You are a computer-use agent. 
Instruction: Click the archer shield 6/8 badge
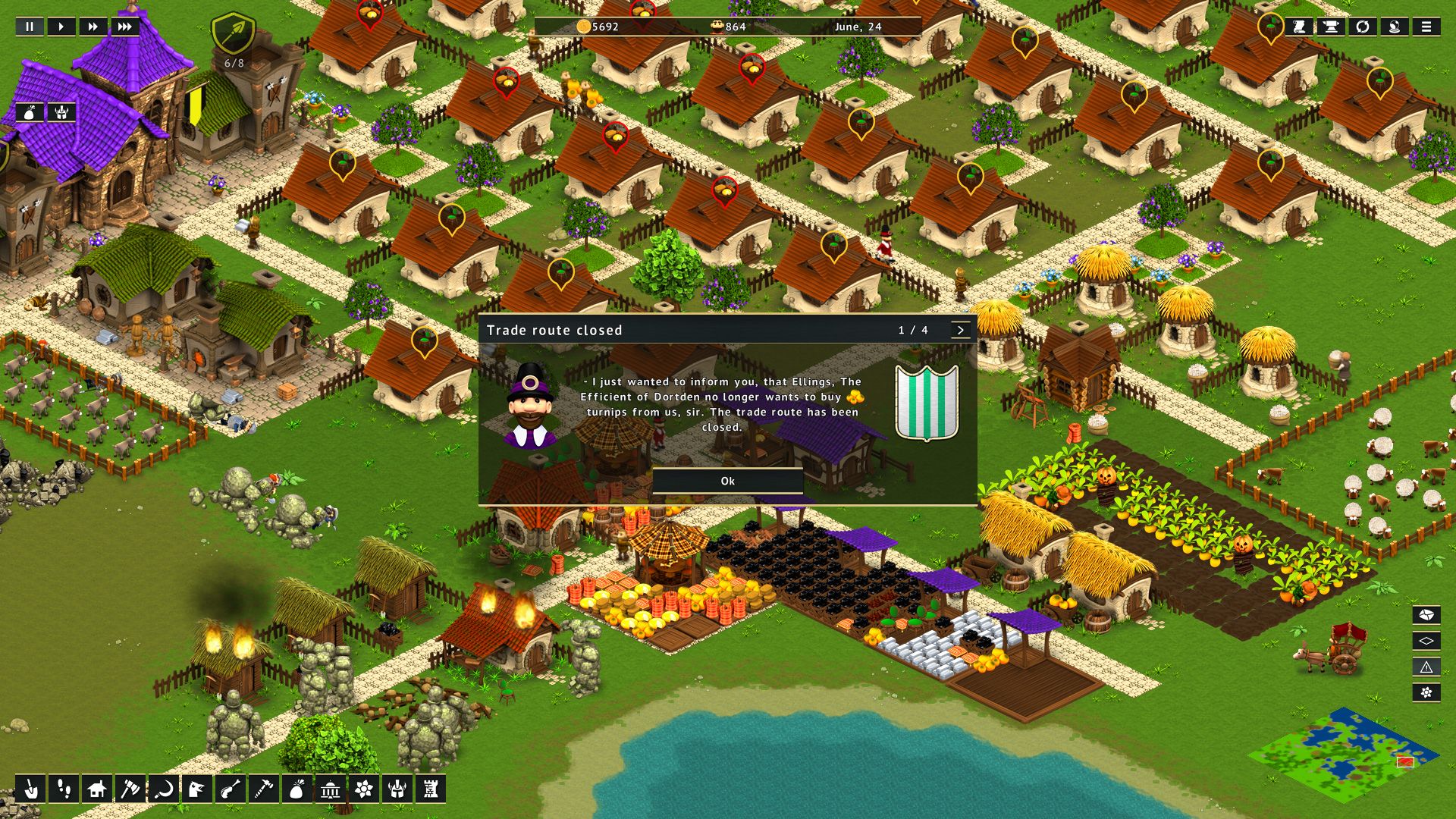coord(234,36)
